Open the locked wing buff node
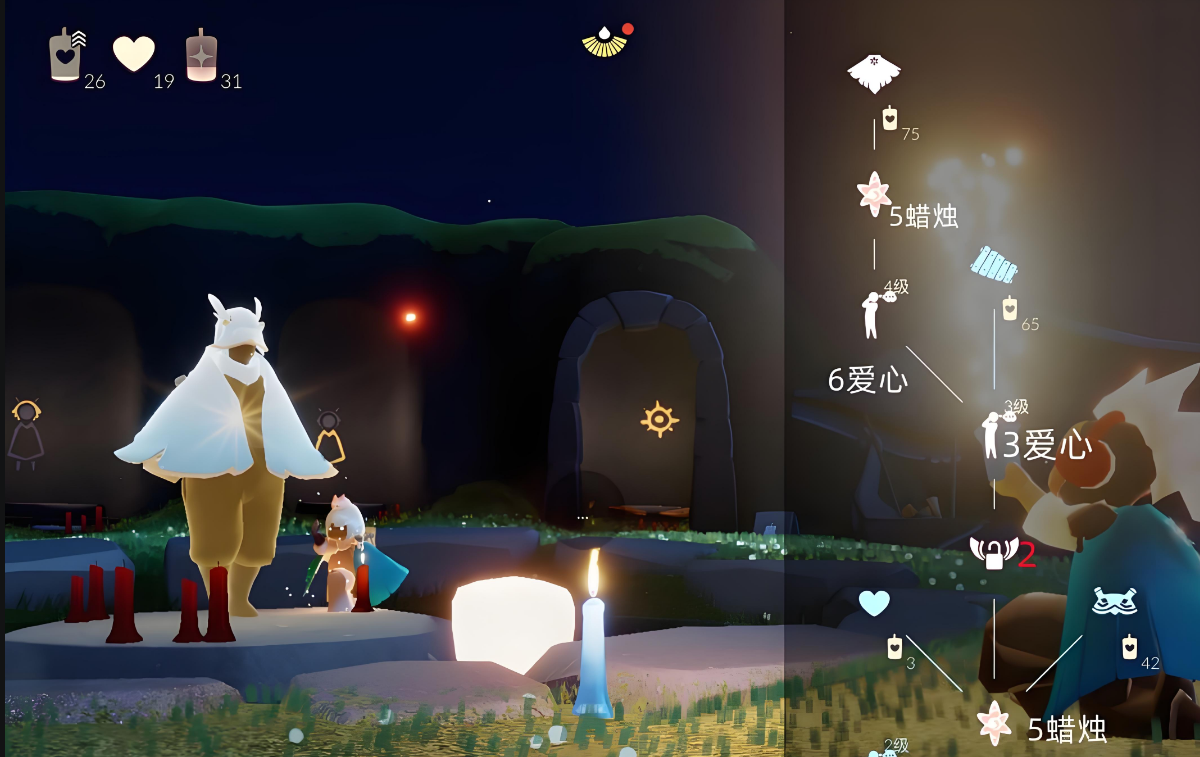Viewport: 1200px width, 757px height. 993,552
